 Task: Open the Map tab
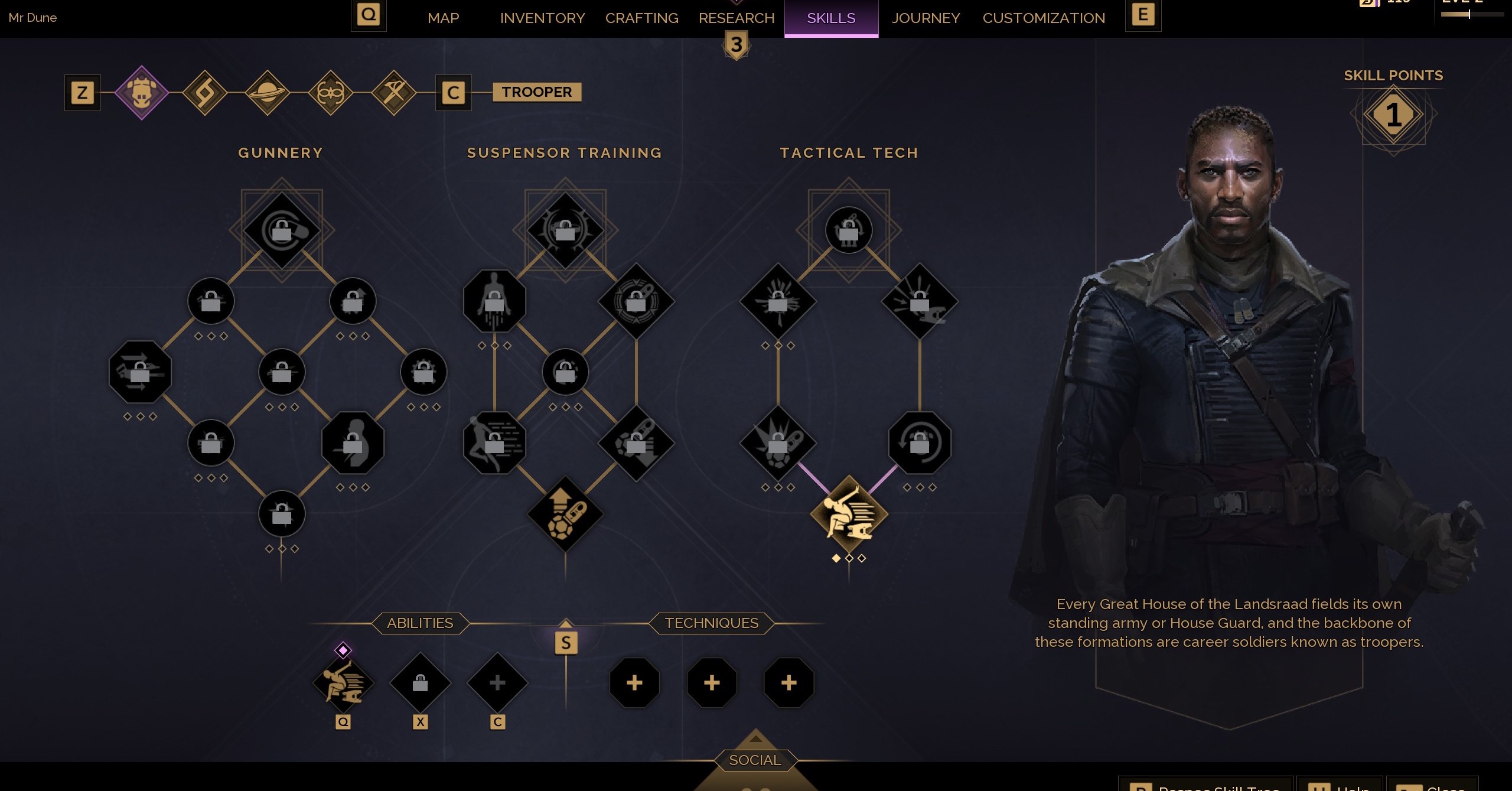point(443,18)
